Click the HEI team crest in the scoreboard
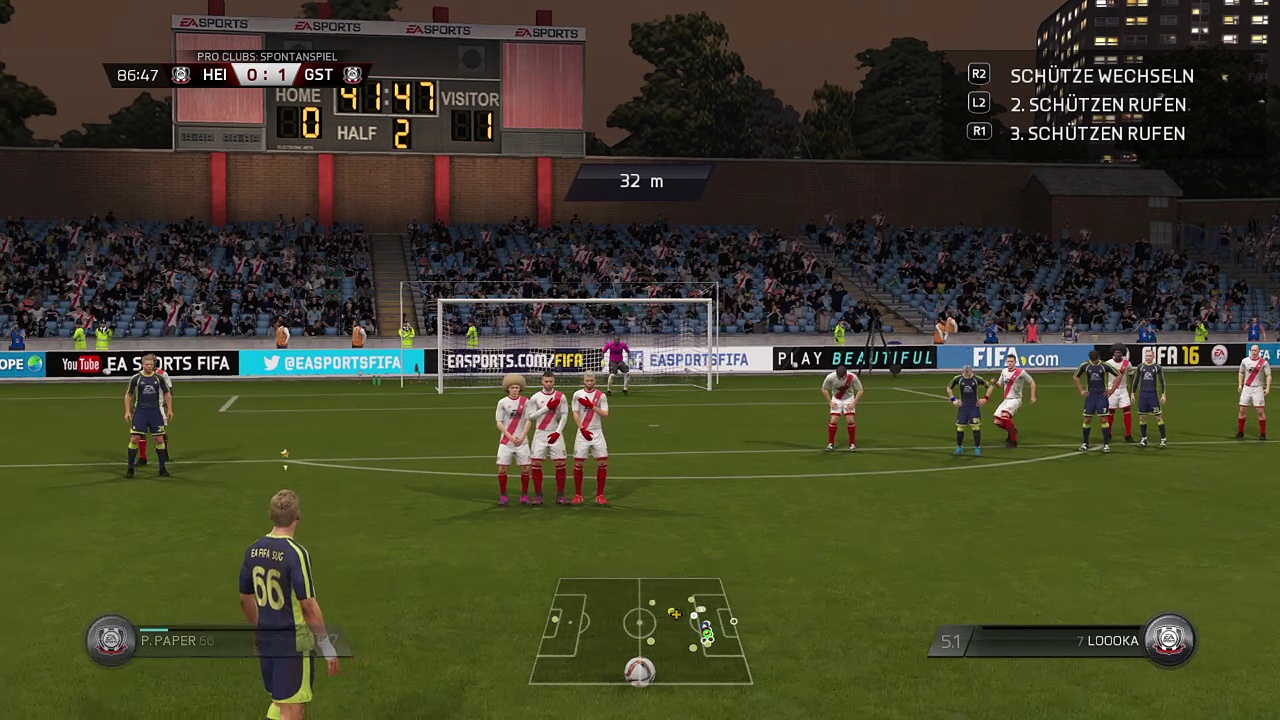The width and height of the screenshot is (1280, 720). point(181,75)
